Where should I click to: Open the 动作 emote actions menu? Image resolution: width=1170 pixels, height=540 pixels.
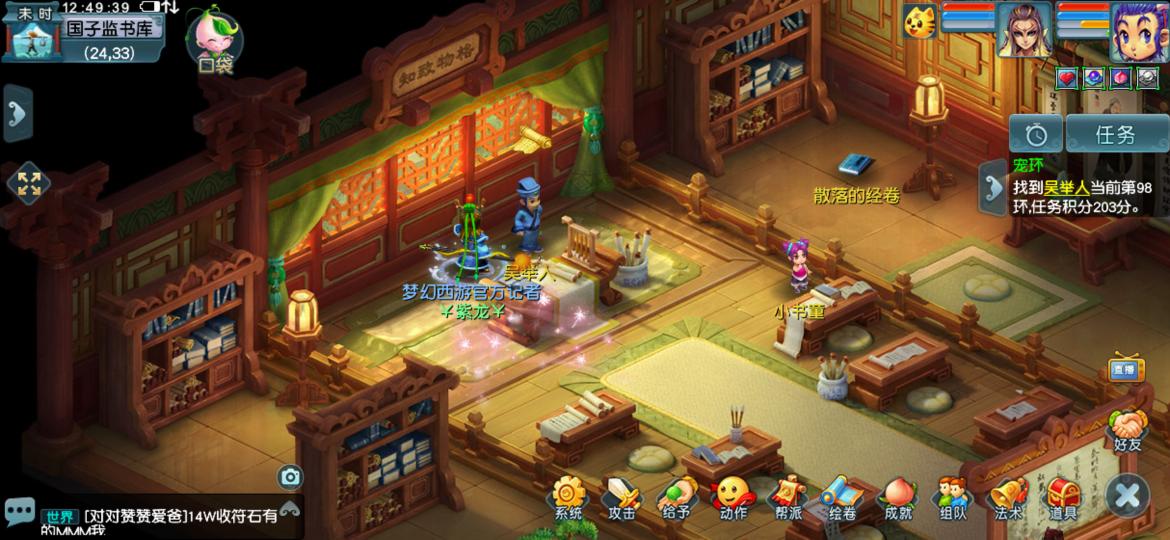(732, 497)
